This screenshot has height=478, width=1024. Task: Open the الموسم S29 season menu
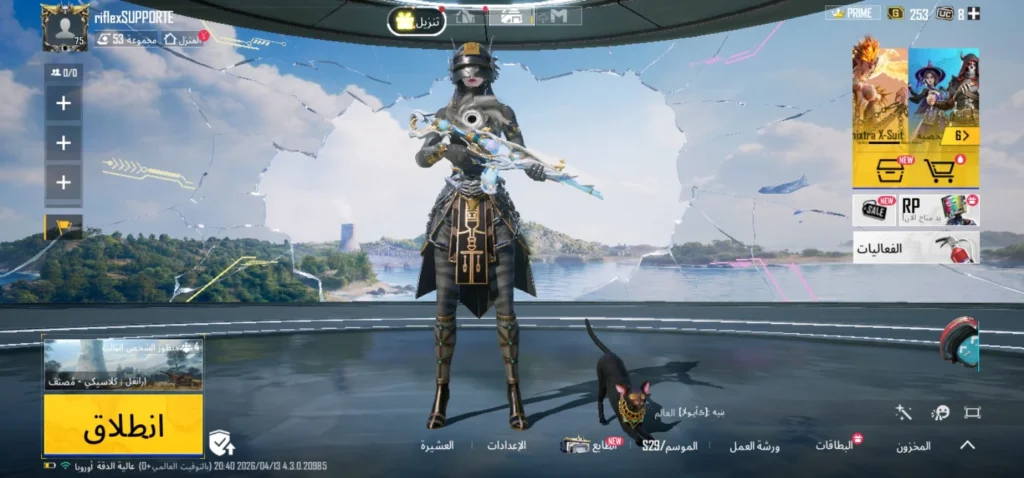(x=669, y=445)
